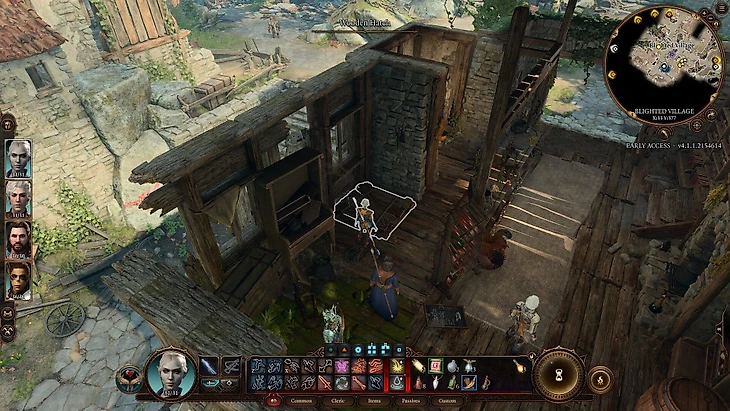Select the bearded dark-haired man's portrait
Screen dimensions: 730x411
click(18, 240)
